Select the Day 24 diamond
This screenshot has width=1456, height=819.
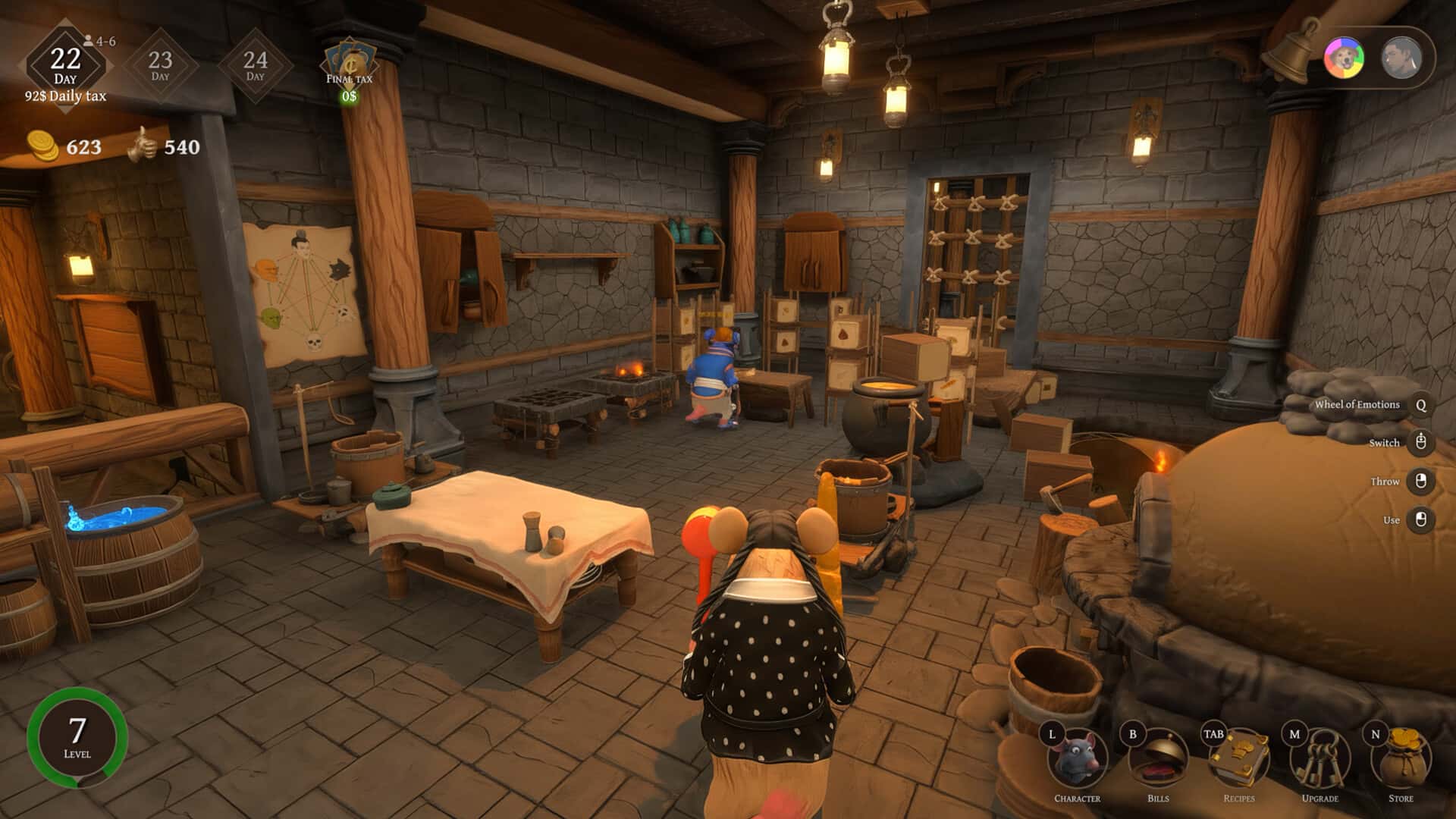point(256,65)
